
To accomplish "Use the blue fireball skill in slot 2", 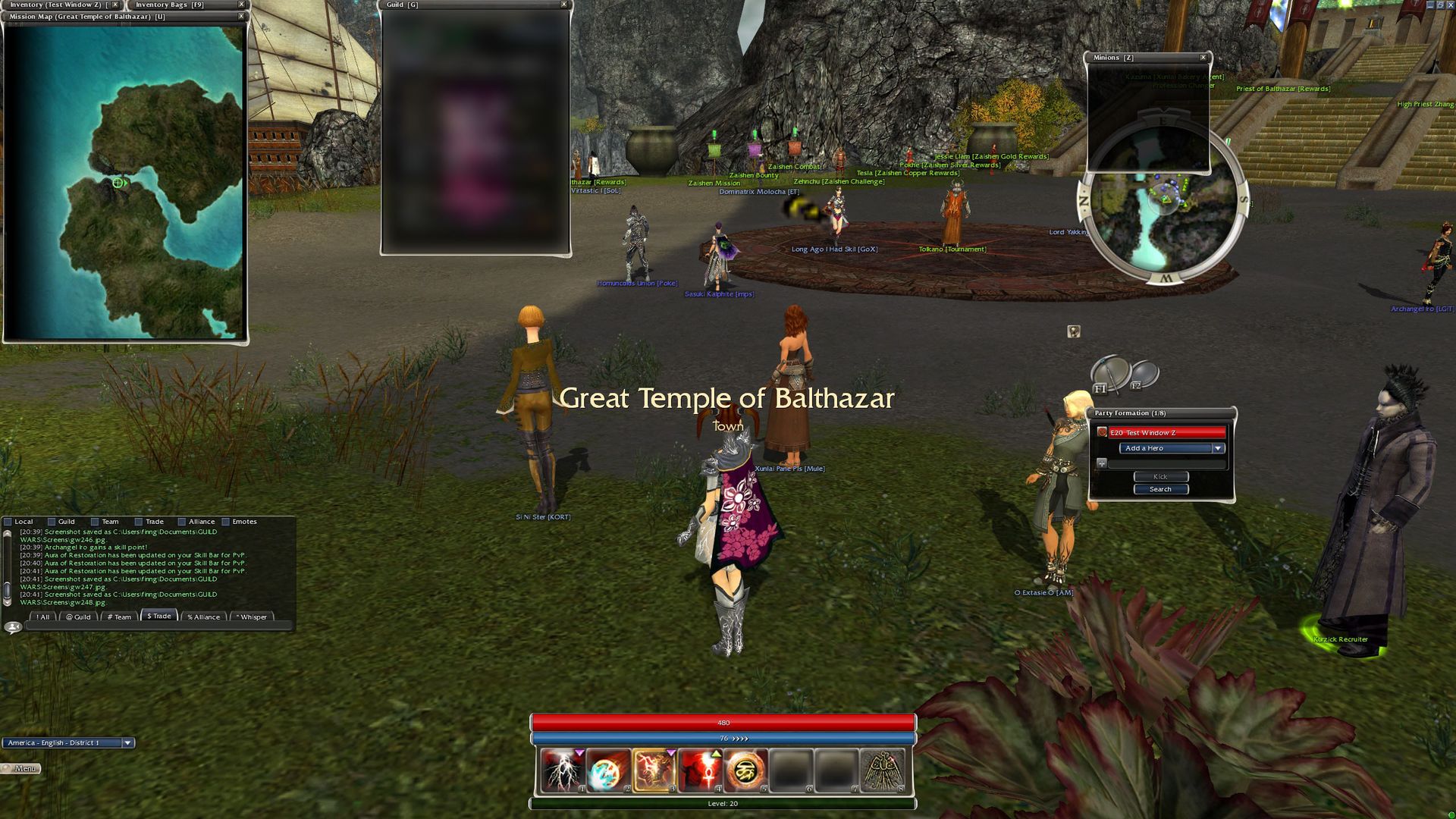I will 607,770.
